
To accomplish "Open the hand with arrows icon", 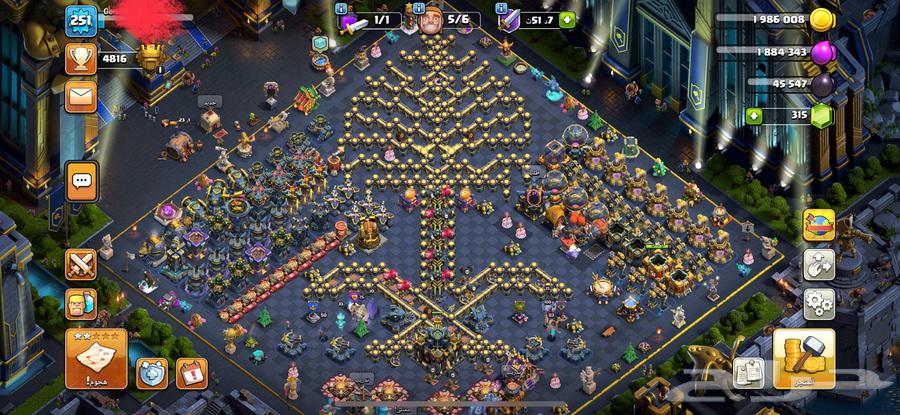I will click(x=819, y=265).
